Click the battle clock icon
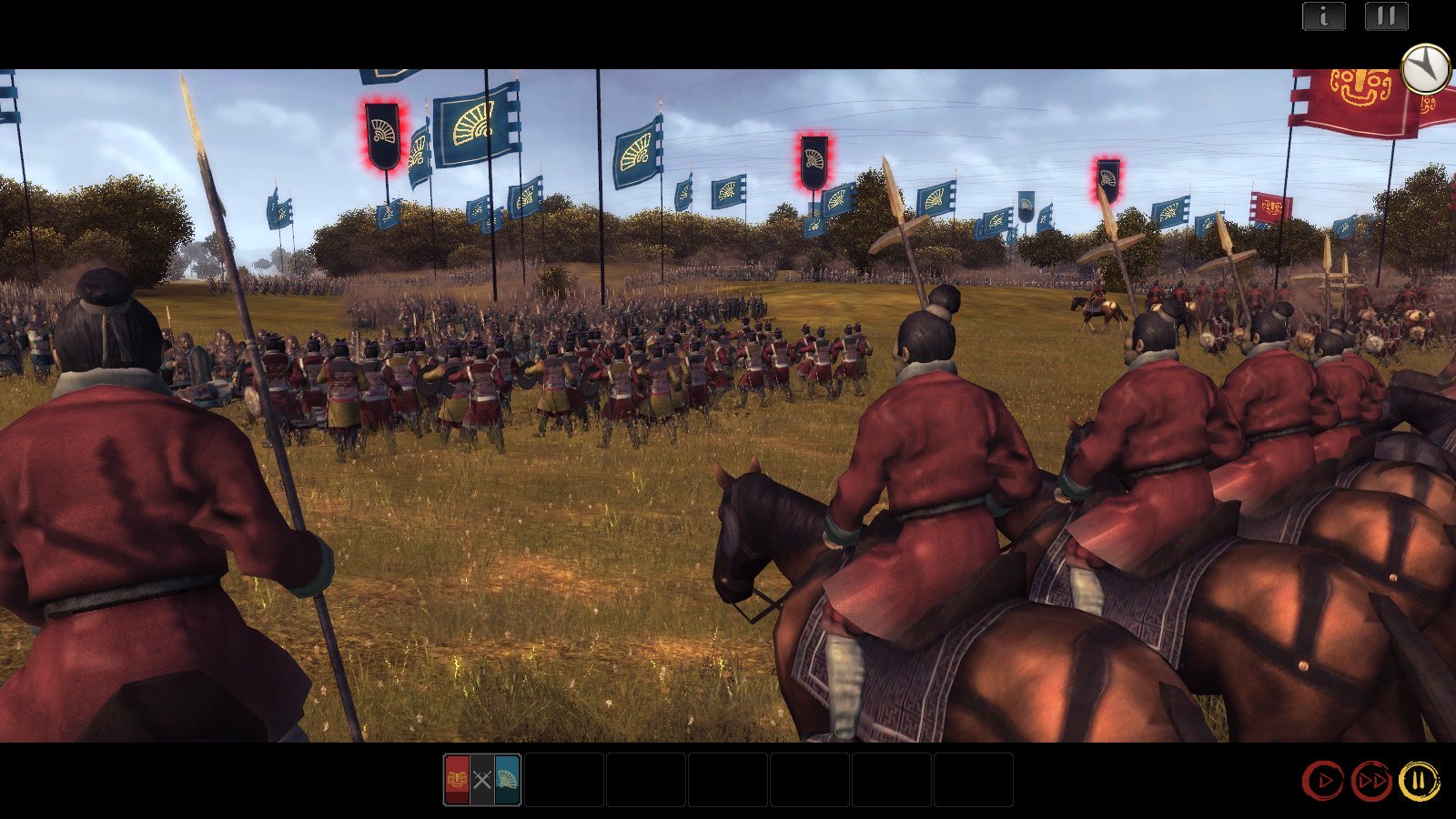This screenshot has height=819, width=1456. 1424,67
